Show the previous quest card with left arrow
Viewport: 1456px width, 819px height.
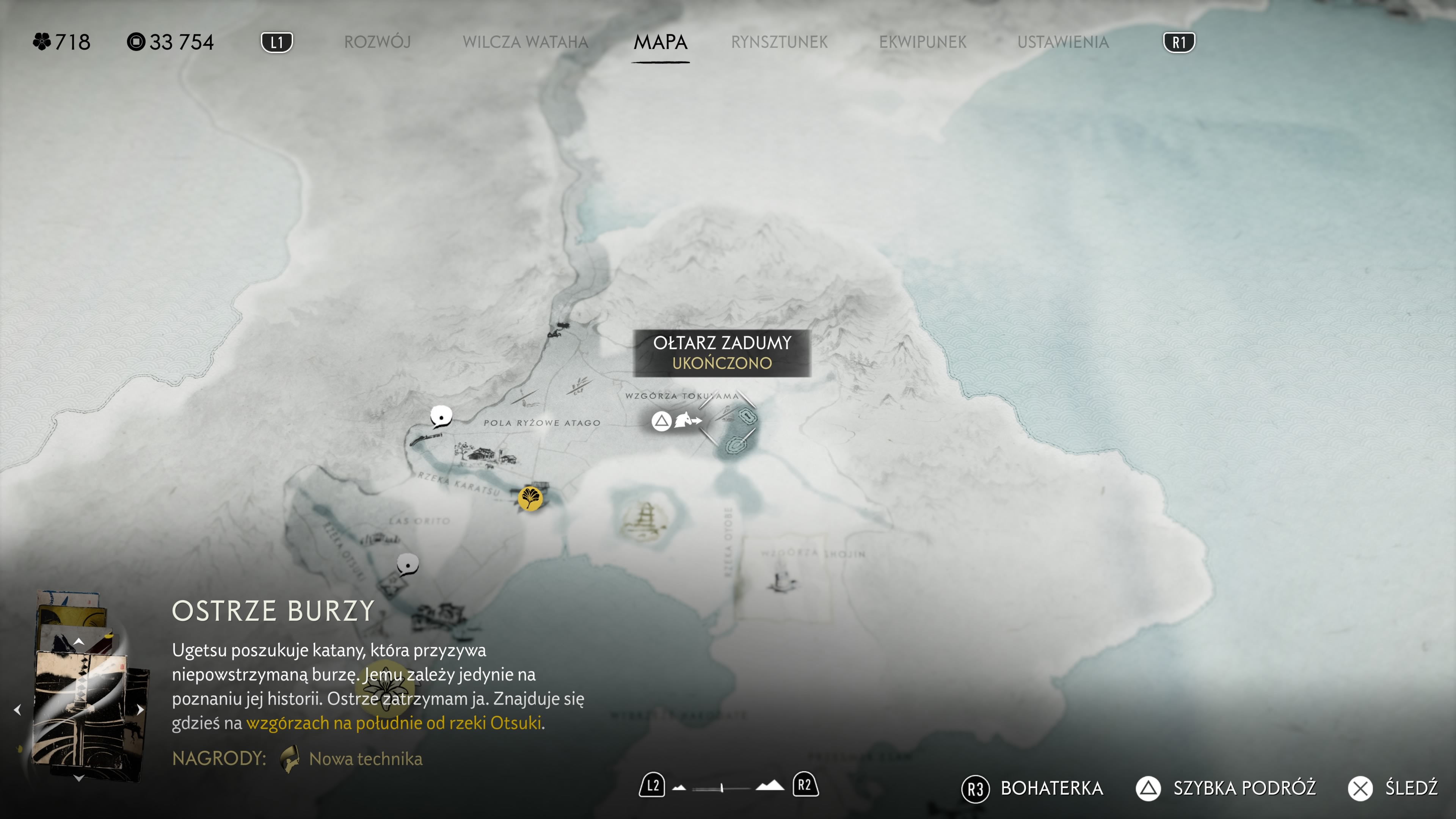17,710
